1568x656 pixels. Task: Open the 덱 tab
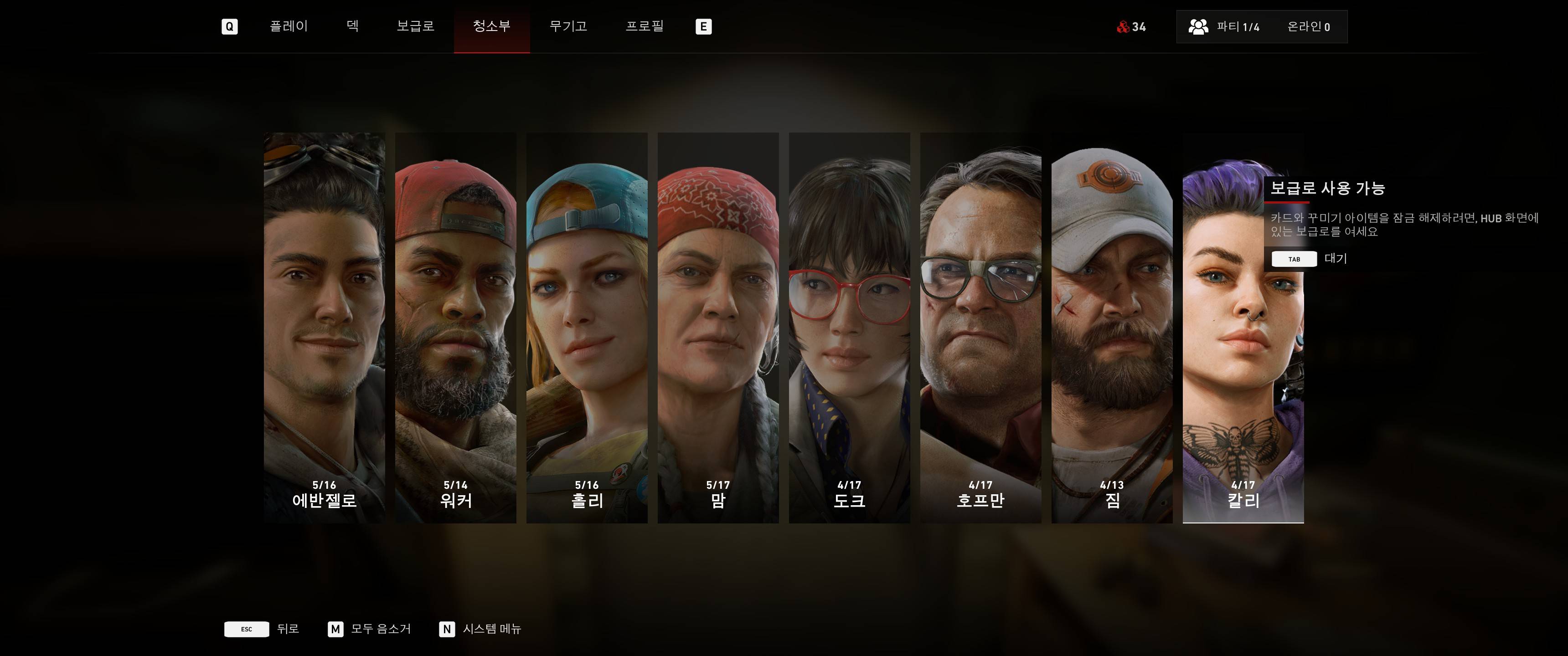click(x=352, y=26)
